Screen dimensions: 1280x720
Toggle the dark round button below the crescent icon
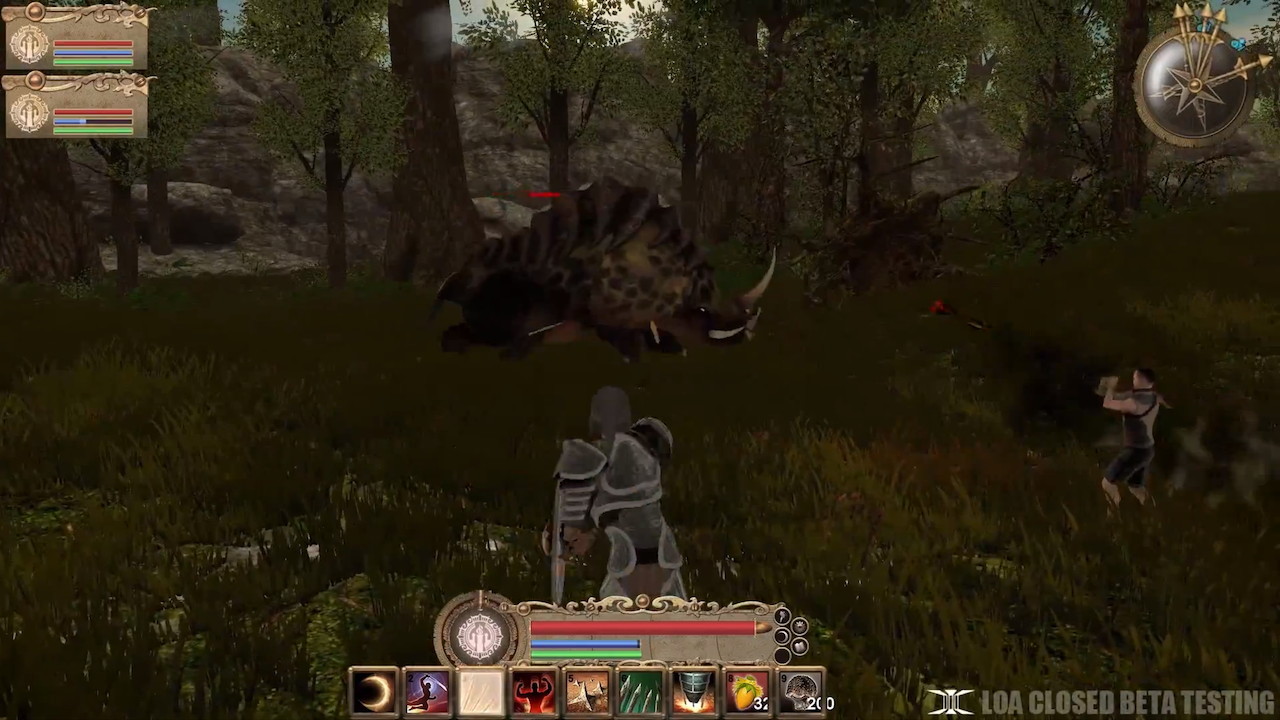[782, 656]
